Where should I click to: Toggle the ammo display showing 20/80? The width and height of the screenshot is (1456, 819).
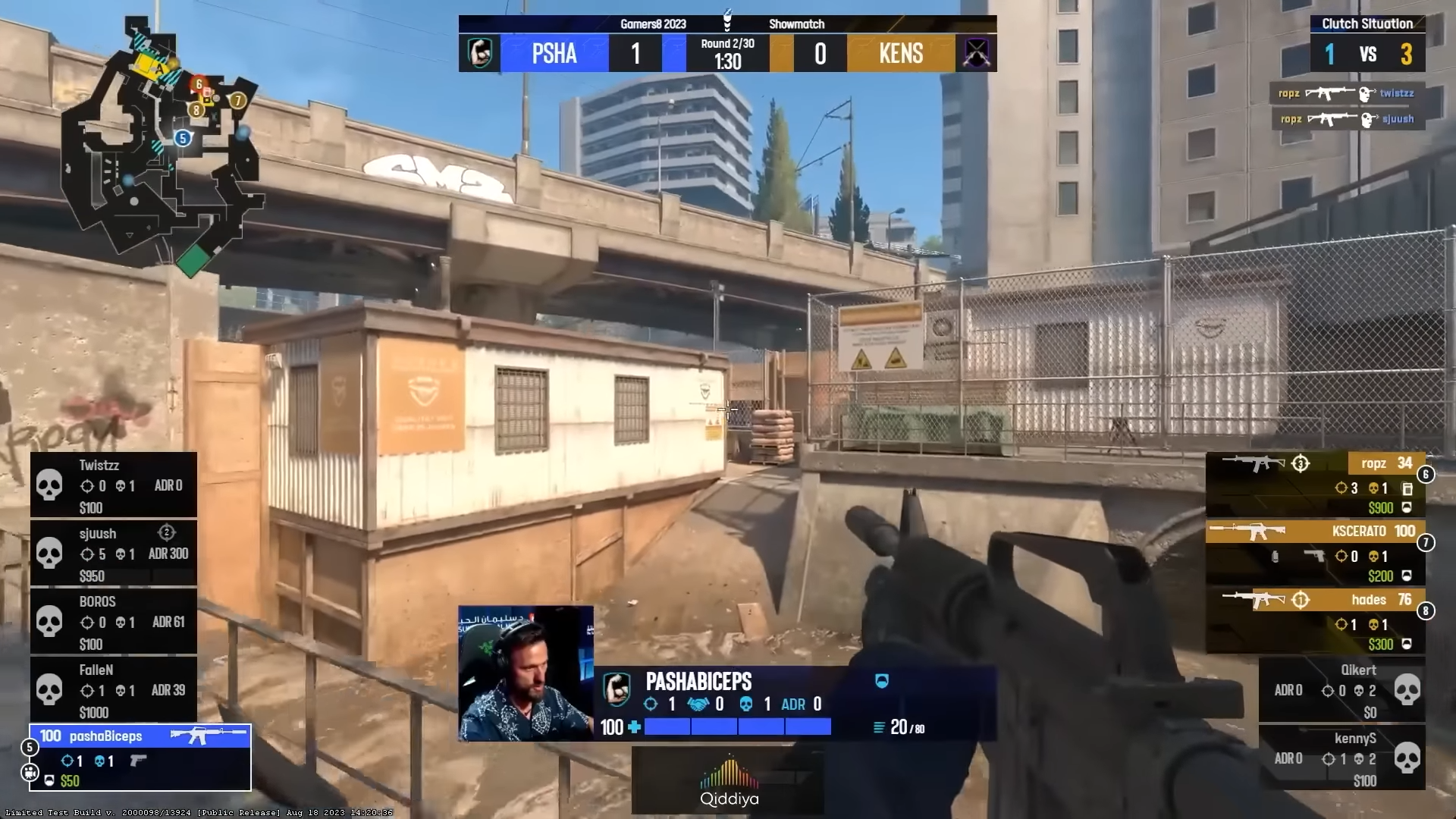(x=899, y=726)
